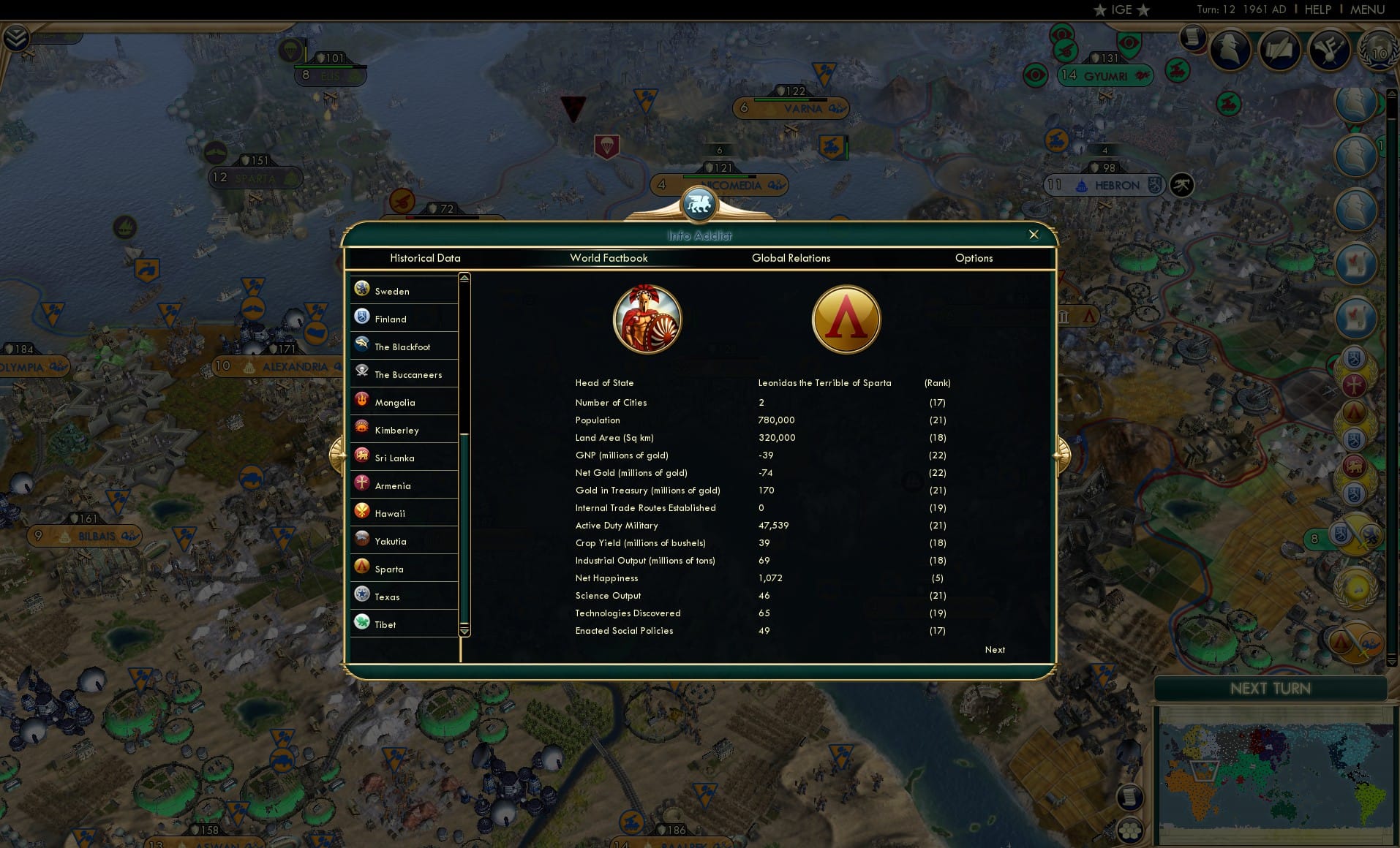This screenshot has height=848, width=1400.
Task: Click the up arrow above the civ list scrollbar
Action: (464, 276)
